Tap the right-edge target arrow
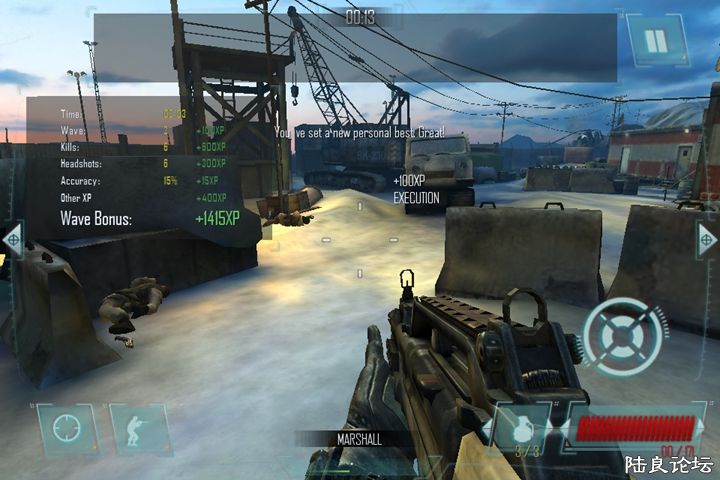The width and height of the screenshot is (720, 480). [707, 240]
